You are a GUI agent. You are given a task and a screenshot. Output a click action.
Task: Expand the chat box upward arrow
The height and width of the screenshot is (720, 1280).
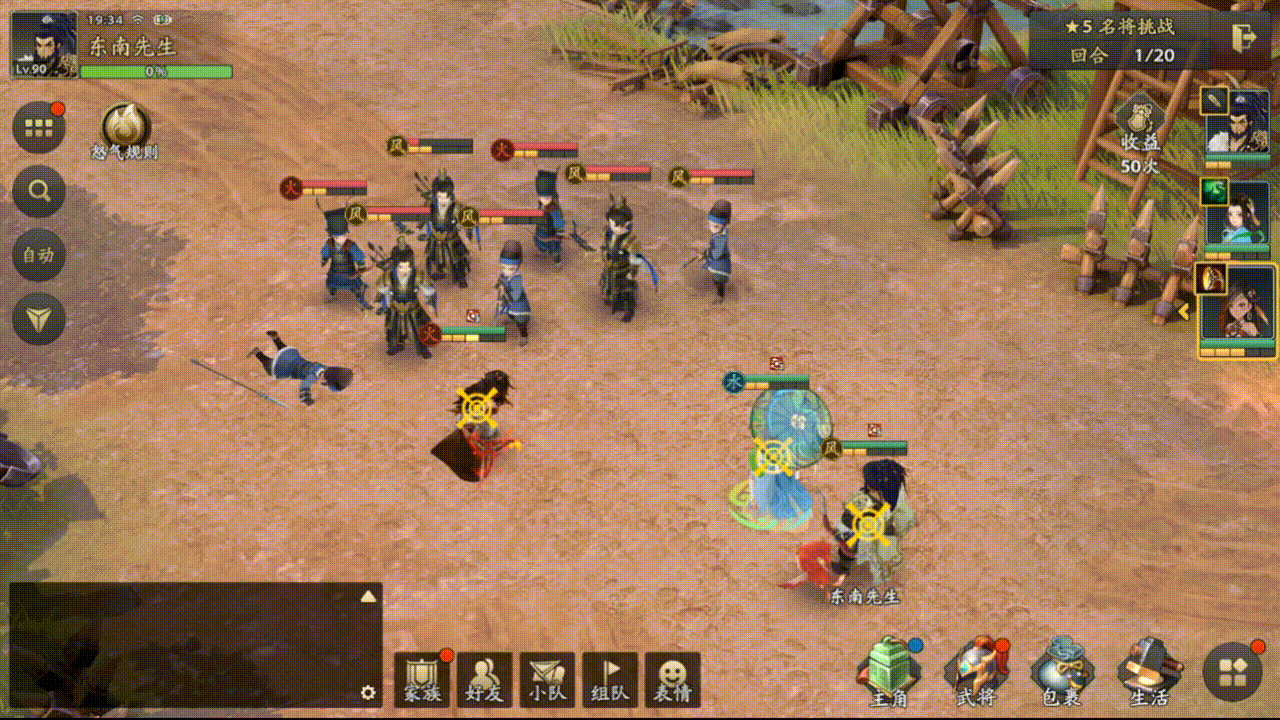[x=368, y=597]
